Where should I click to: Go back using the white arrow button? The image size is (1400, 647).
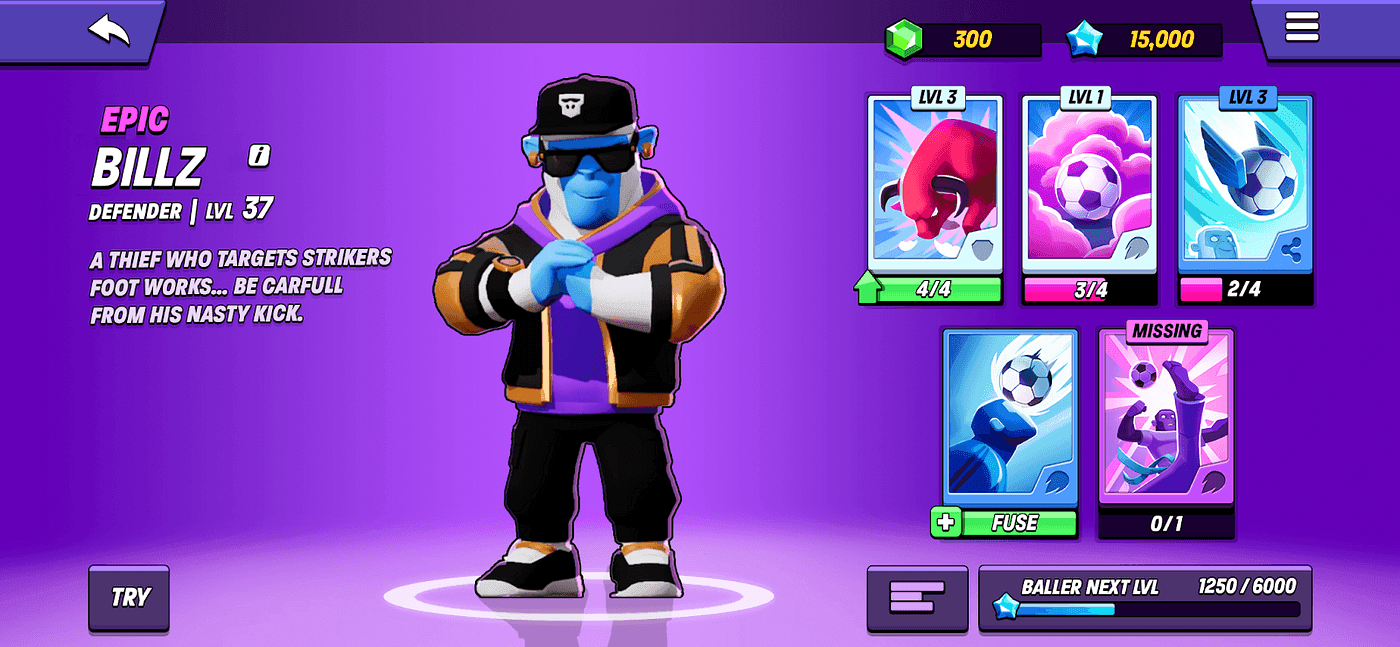[x=109, y=30]
